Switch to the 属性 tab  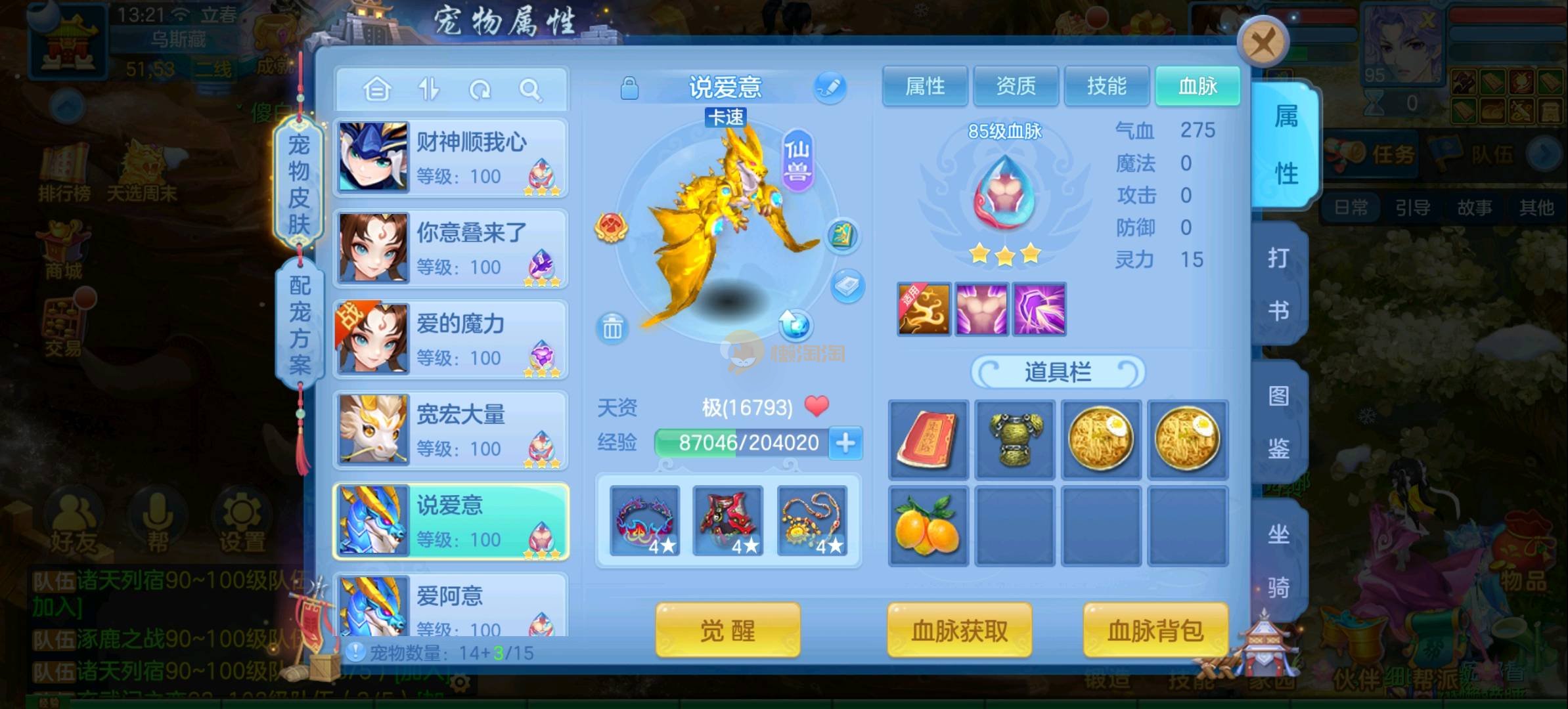[x=924, y=86]
